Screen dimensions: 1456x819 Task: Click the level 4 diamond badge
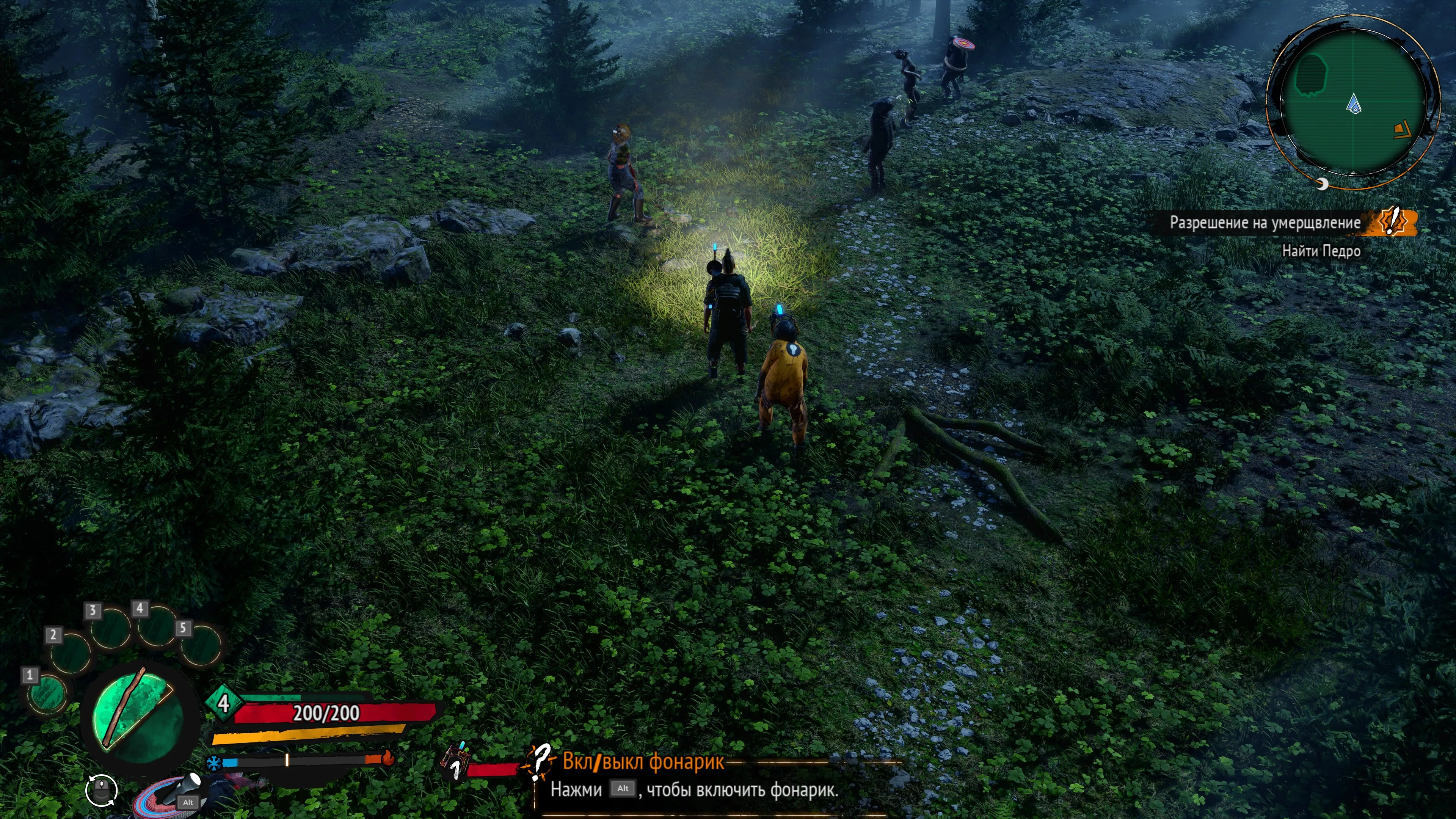coord(223,703)
